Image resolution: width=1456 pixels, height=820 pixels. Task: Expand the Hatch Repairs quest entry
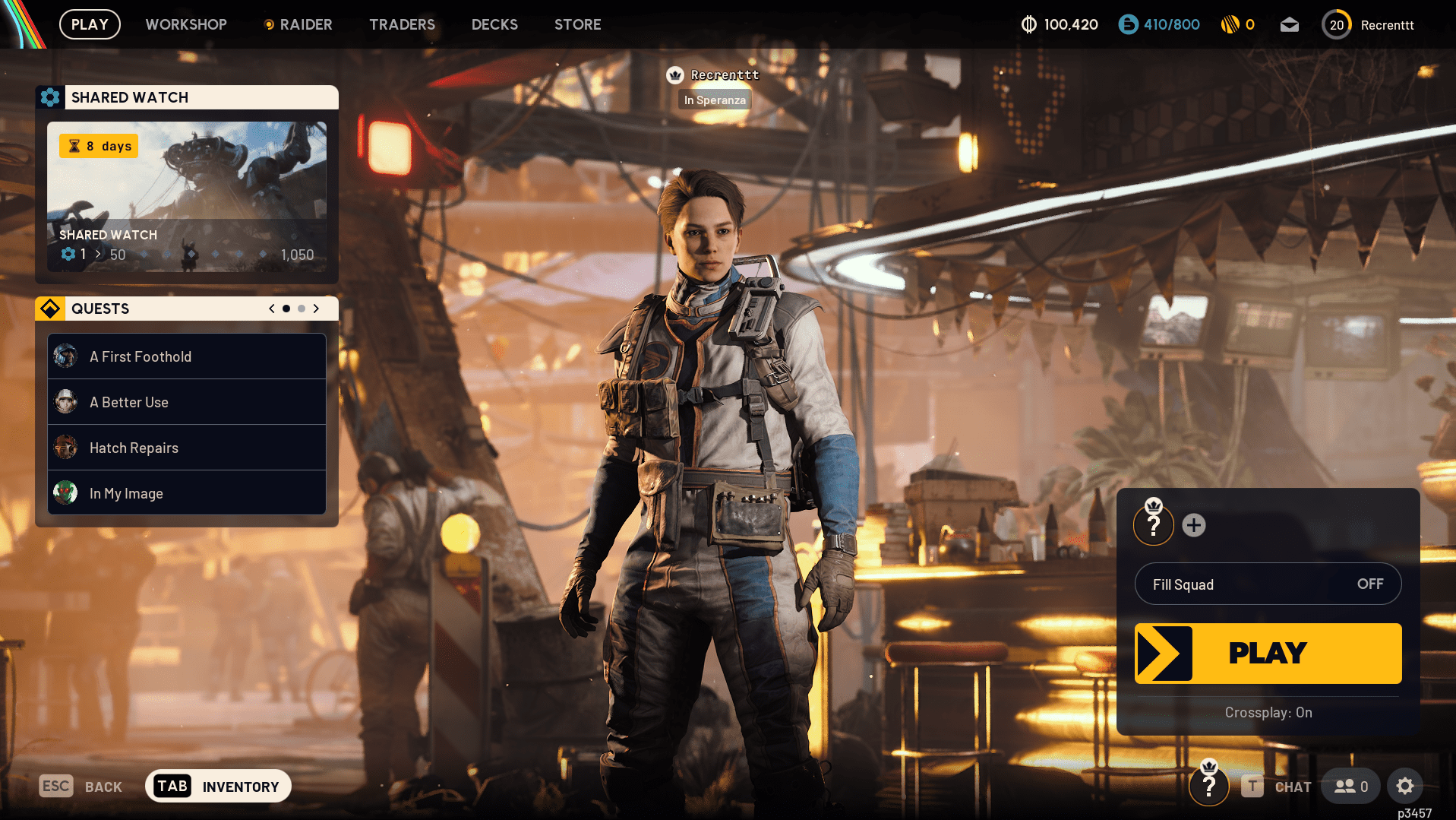click(186, 448)
